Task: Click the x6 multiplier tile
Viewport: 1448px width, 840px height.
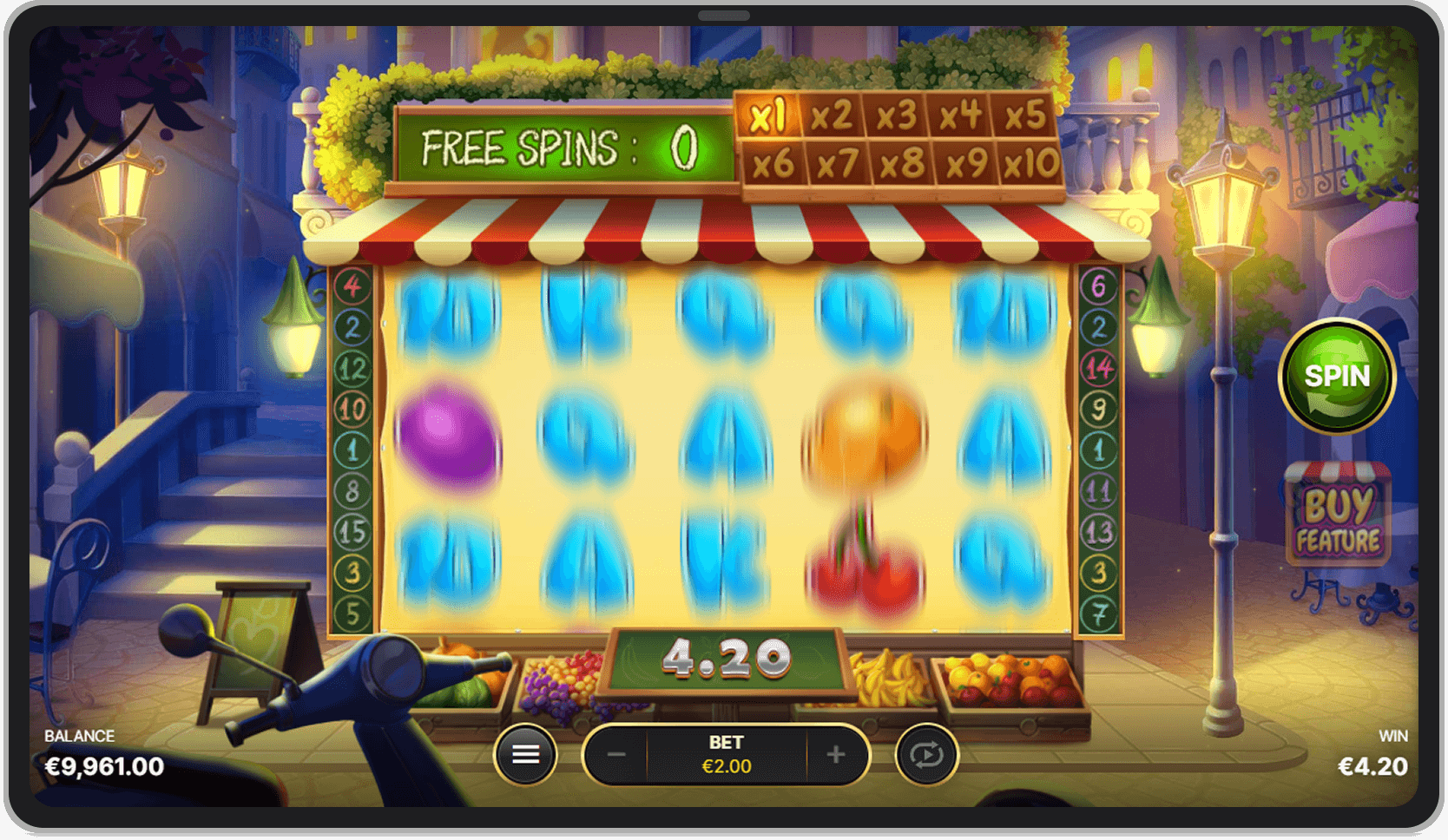Action: pos(774,163)
